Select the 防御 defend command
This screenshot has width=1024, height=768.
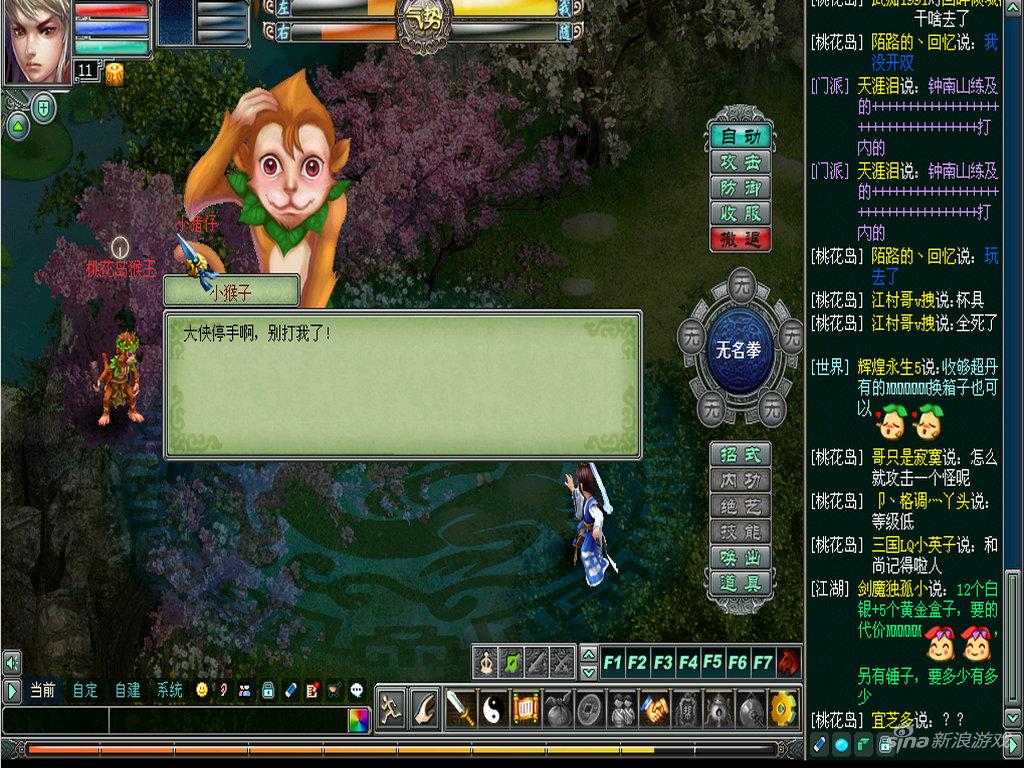740,188
